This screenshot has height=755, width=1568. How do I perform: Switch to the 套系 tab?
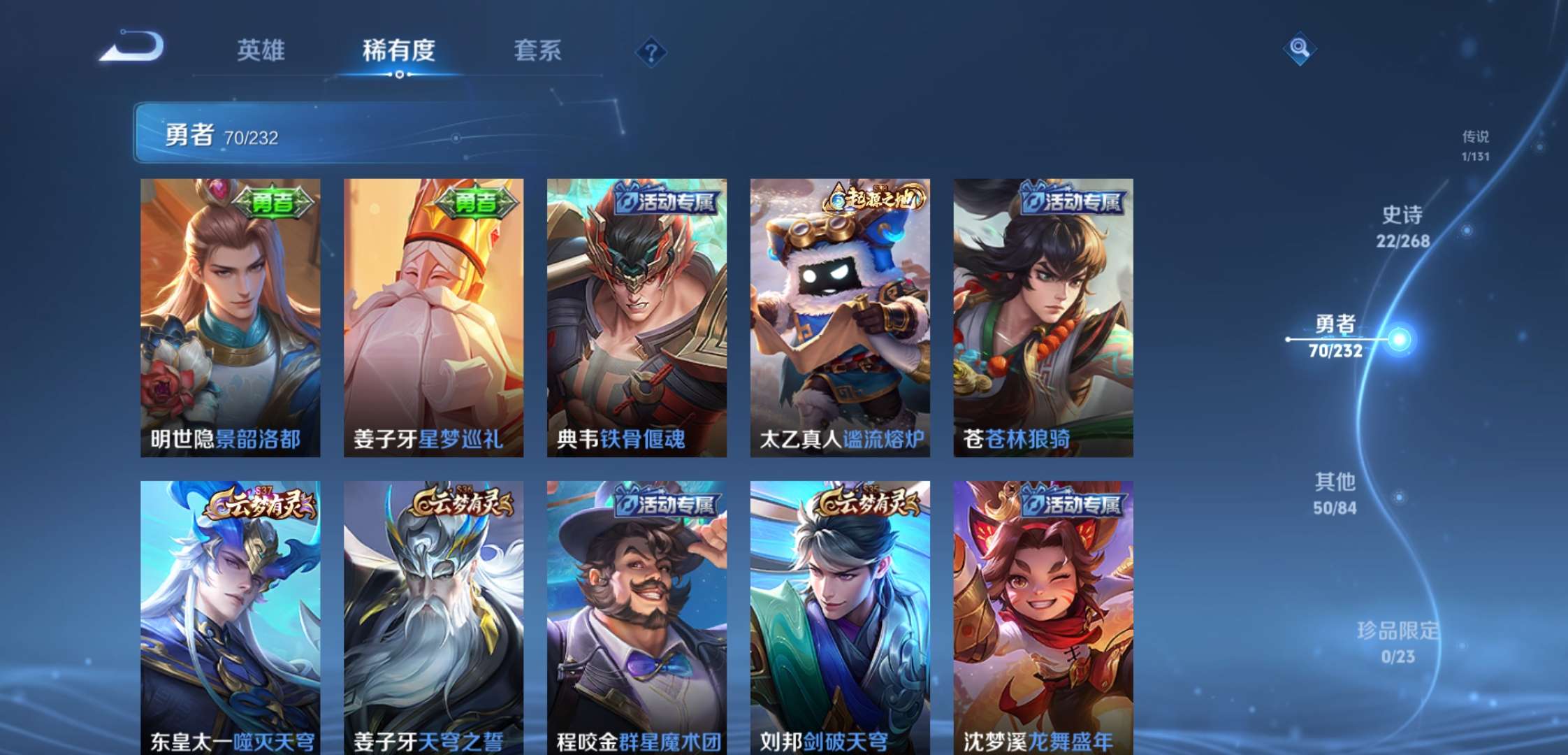(538, 52)
